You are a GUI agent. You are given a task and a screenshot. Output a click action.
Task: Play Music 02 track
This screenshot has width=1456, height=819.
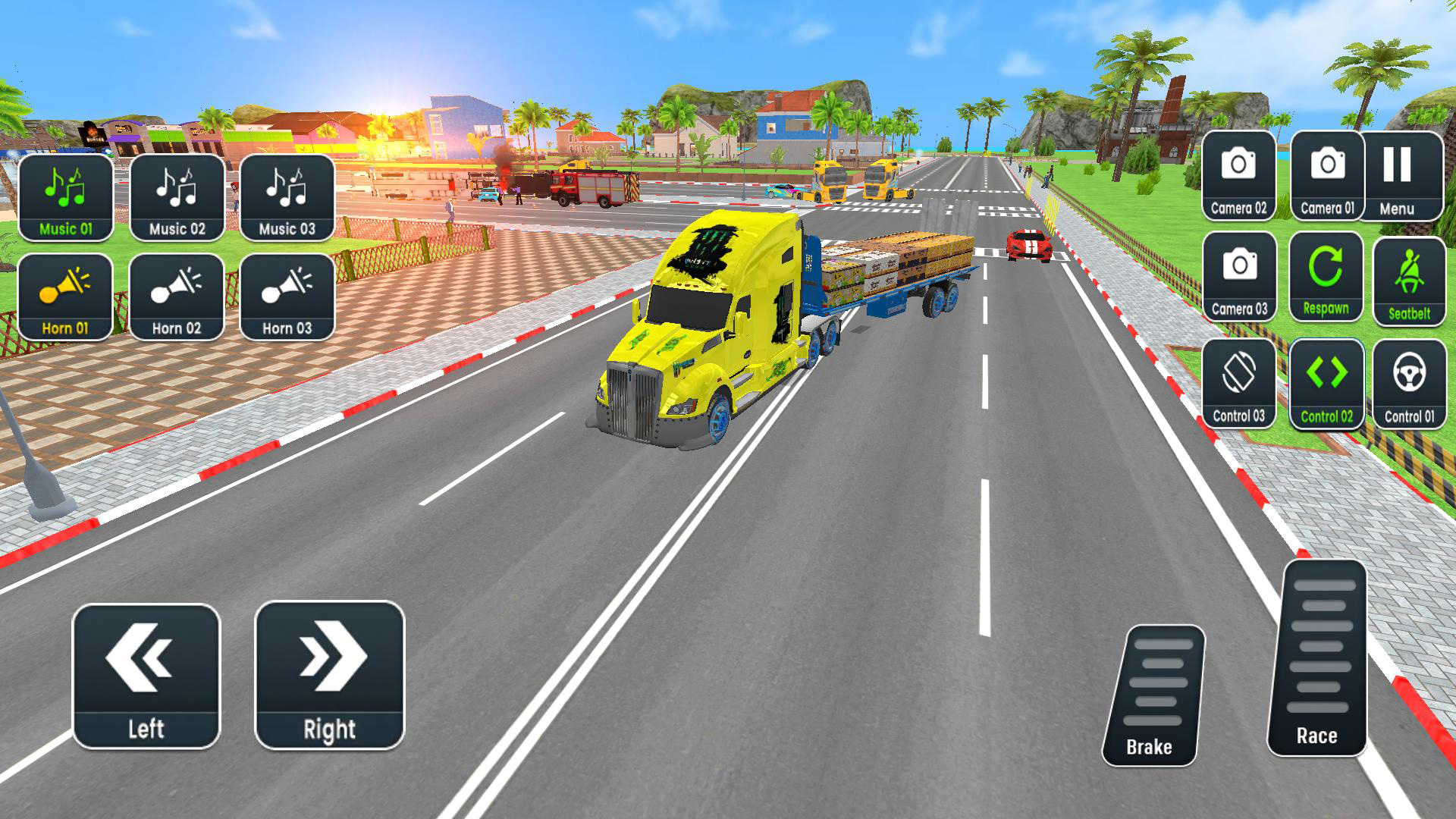pos(177,197)
